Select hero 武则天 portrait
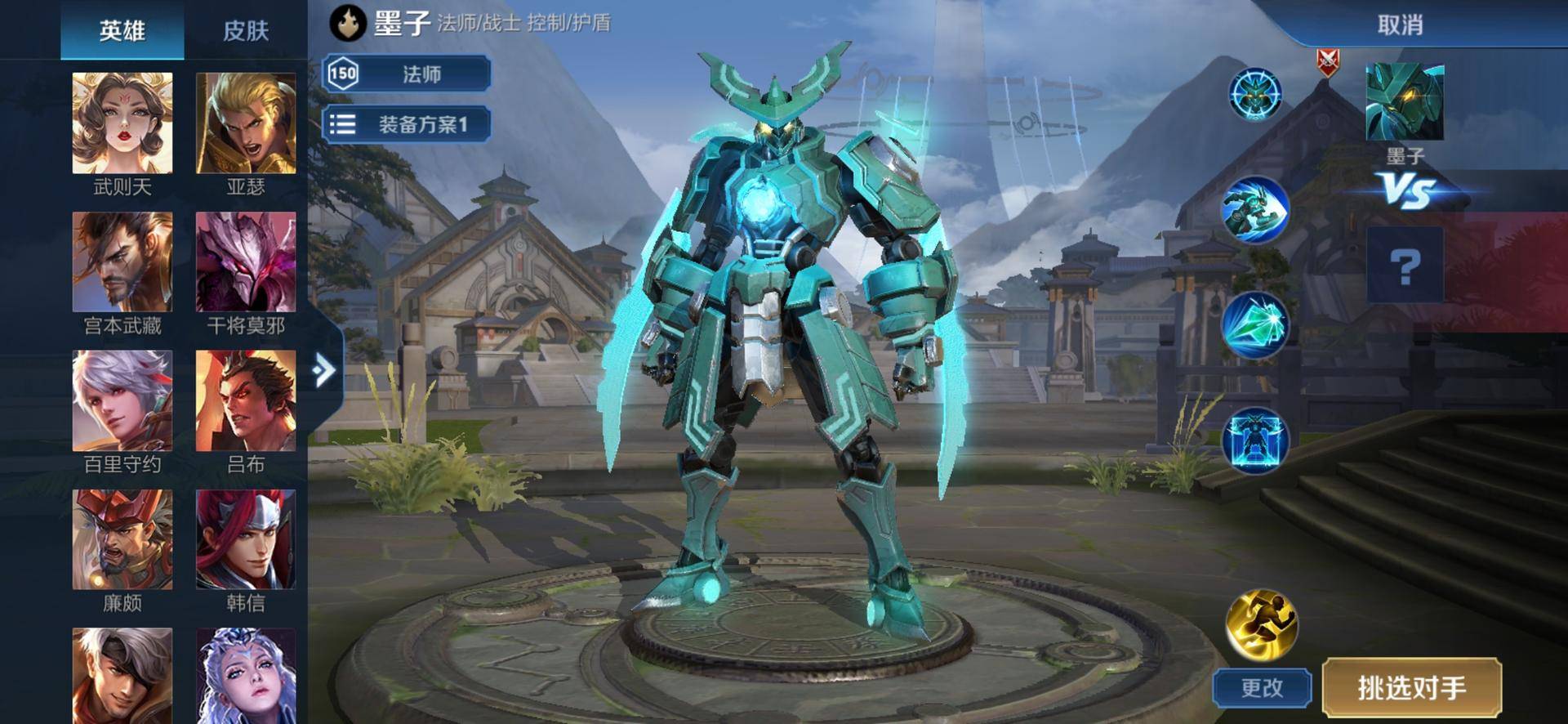Image resolution: width=1568 pixels, height=724 pixels. click(x=122, y=123)
